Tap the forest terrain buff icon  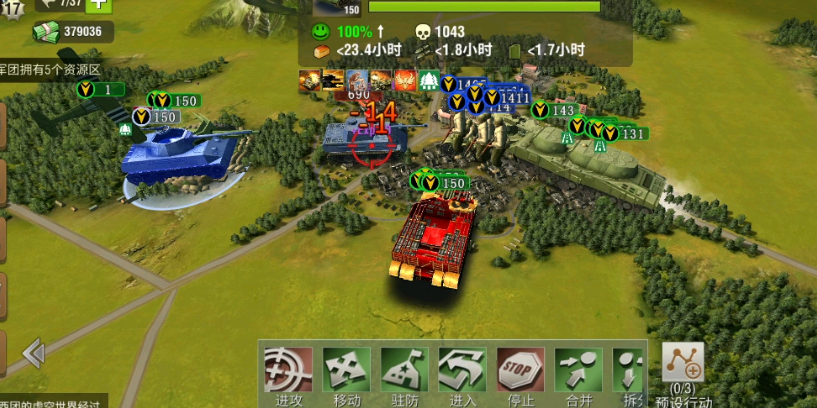429,80
